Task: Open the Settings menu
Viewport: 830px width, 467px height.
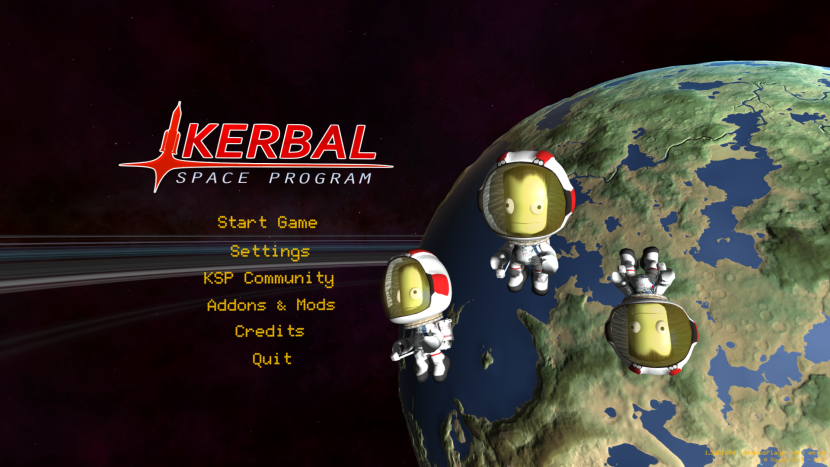Action: tap(270, 251)
